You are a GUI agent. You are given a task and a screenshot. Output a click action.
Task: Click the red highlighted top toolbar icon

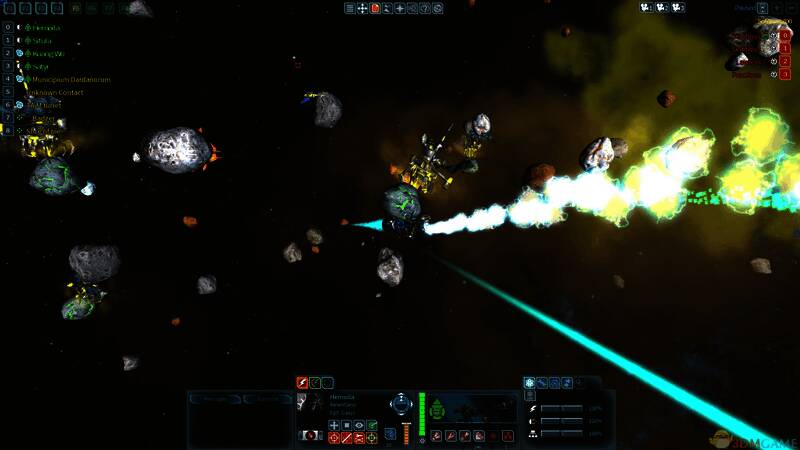(375, 8)
